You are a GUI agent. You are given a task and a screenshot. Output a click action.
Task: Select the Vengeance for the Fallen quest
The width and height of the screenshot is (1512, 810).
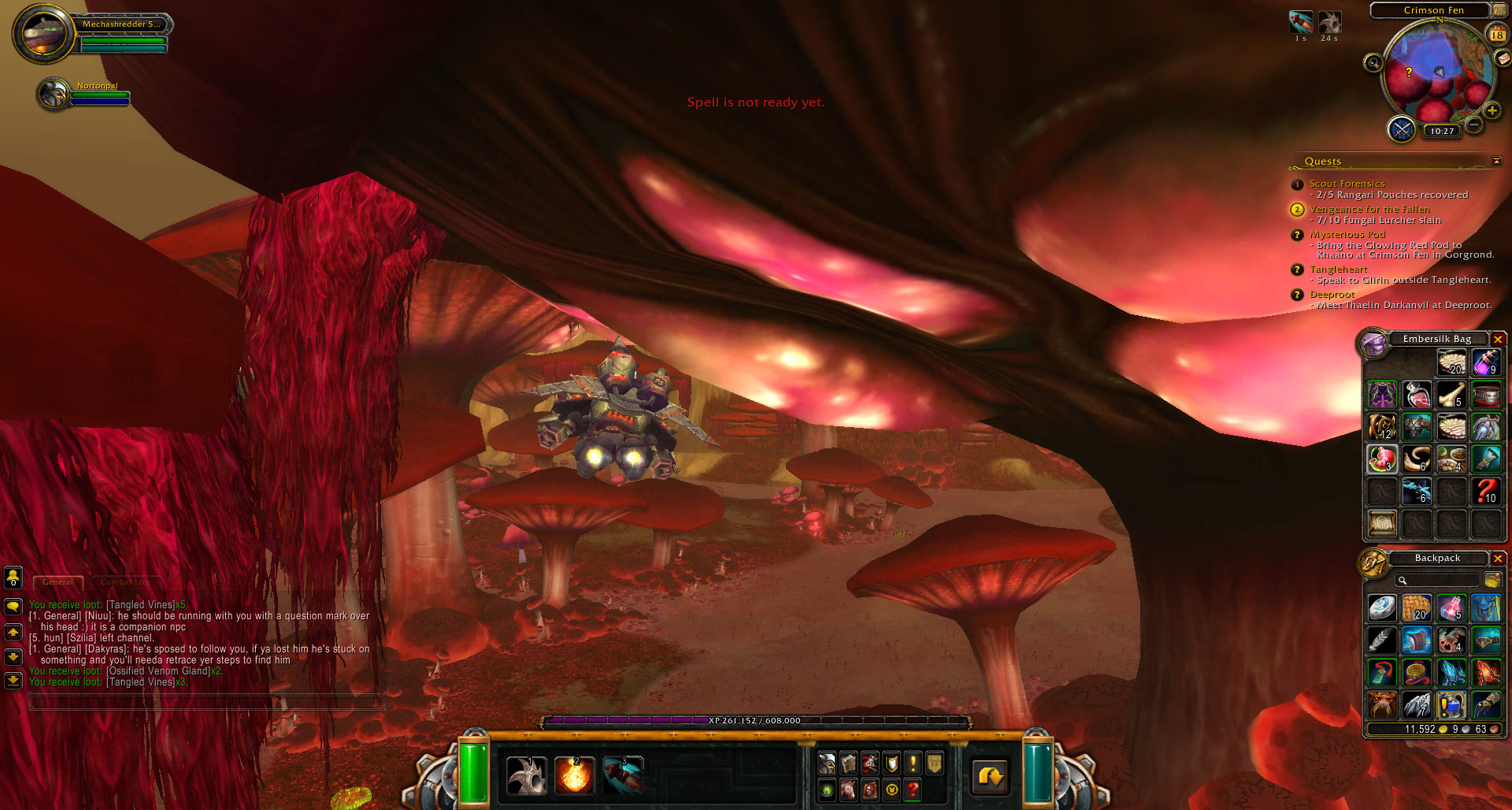coord(1369,210)
